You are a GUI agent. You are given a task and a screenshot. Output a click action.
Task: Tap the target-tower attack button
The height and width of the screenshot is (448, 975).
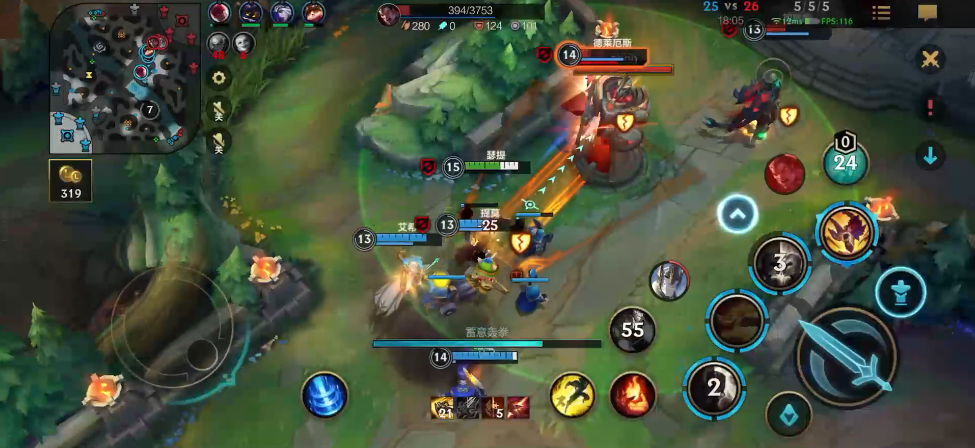(x=900, y=292)
